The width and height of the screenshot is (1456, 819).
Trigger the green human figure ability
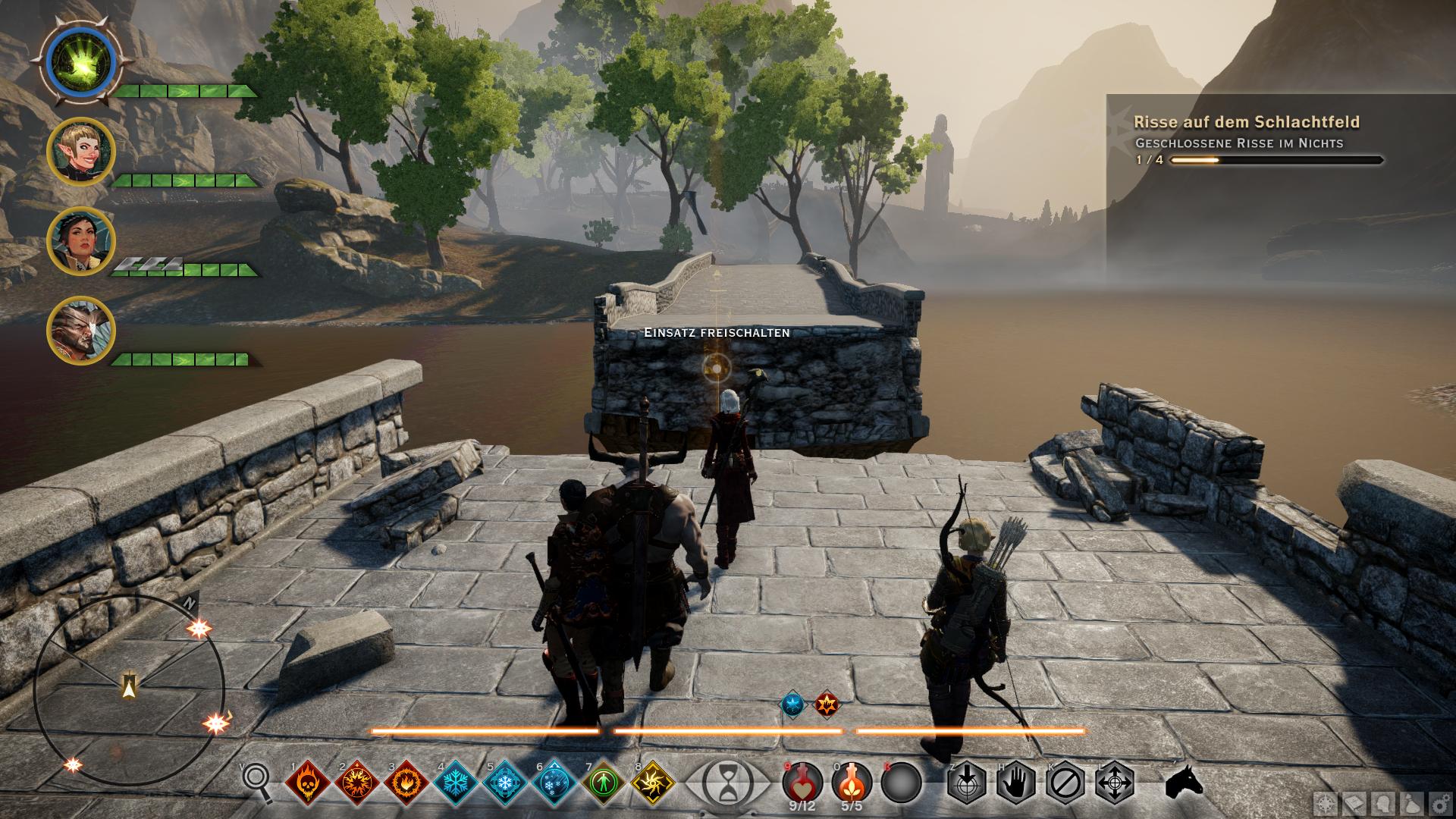click(x=602, y=782)
